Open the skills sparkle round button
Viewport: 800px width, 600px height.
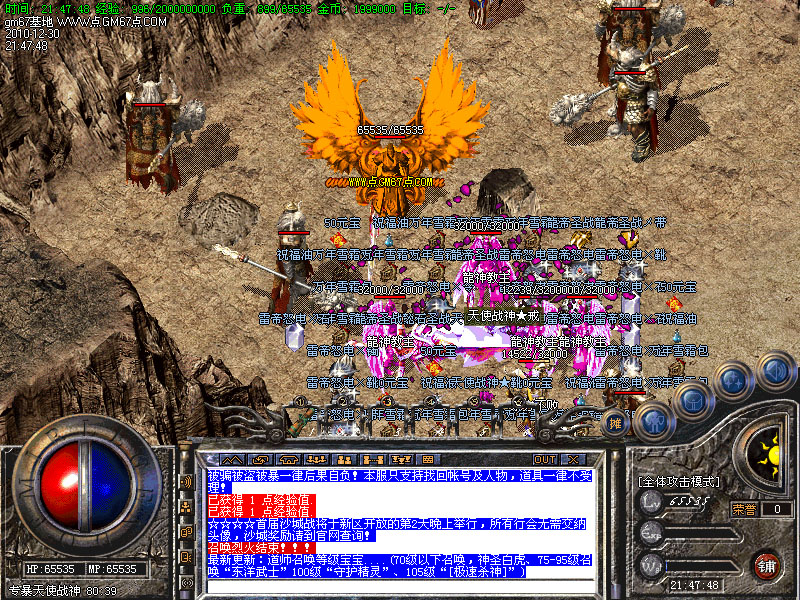733,381
